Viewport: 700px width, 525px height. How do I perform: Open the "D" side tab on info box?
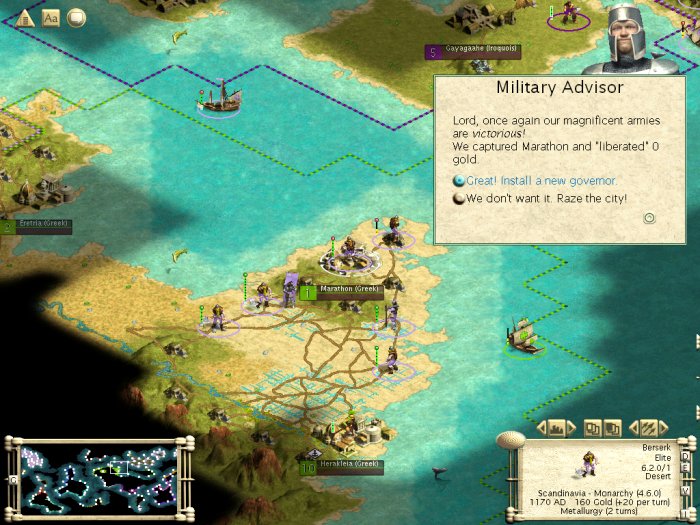685,457
